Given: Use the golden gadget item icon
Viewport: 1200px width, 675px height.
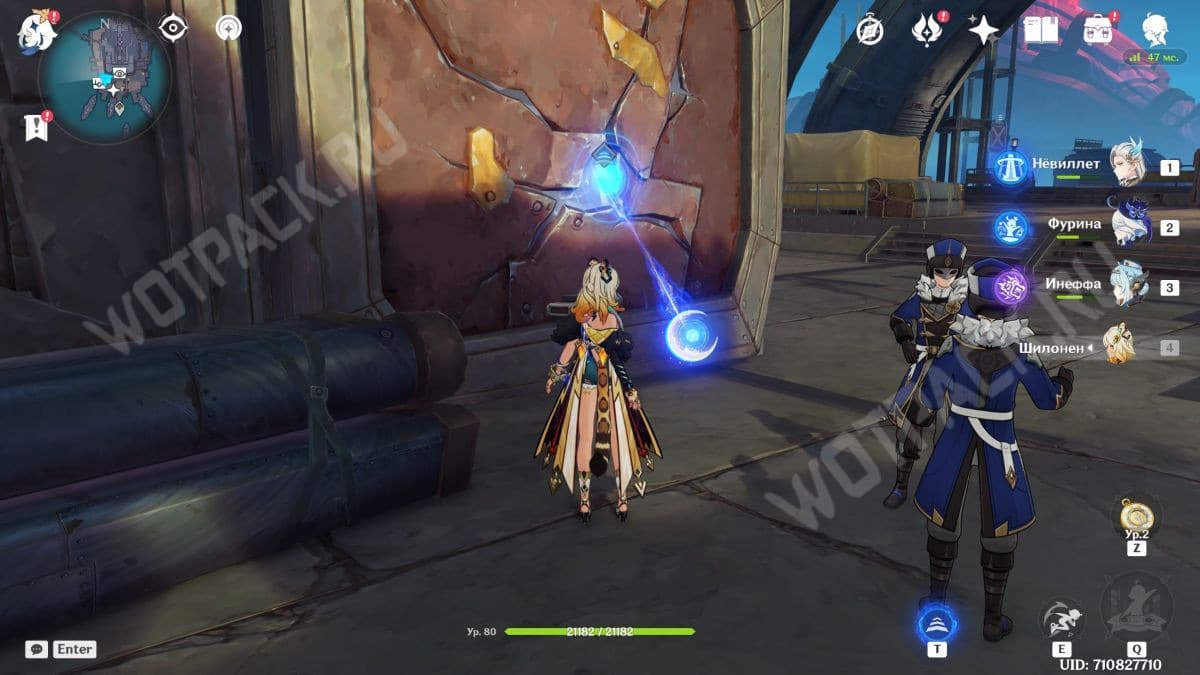Looking at the screenshot, I should pos(1136,517).
